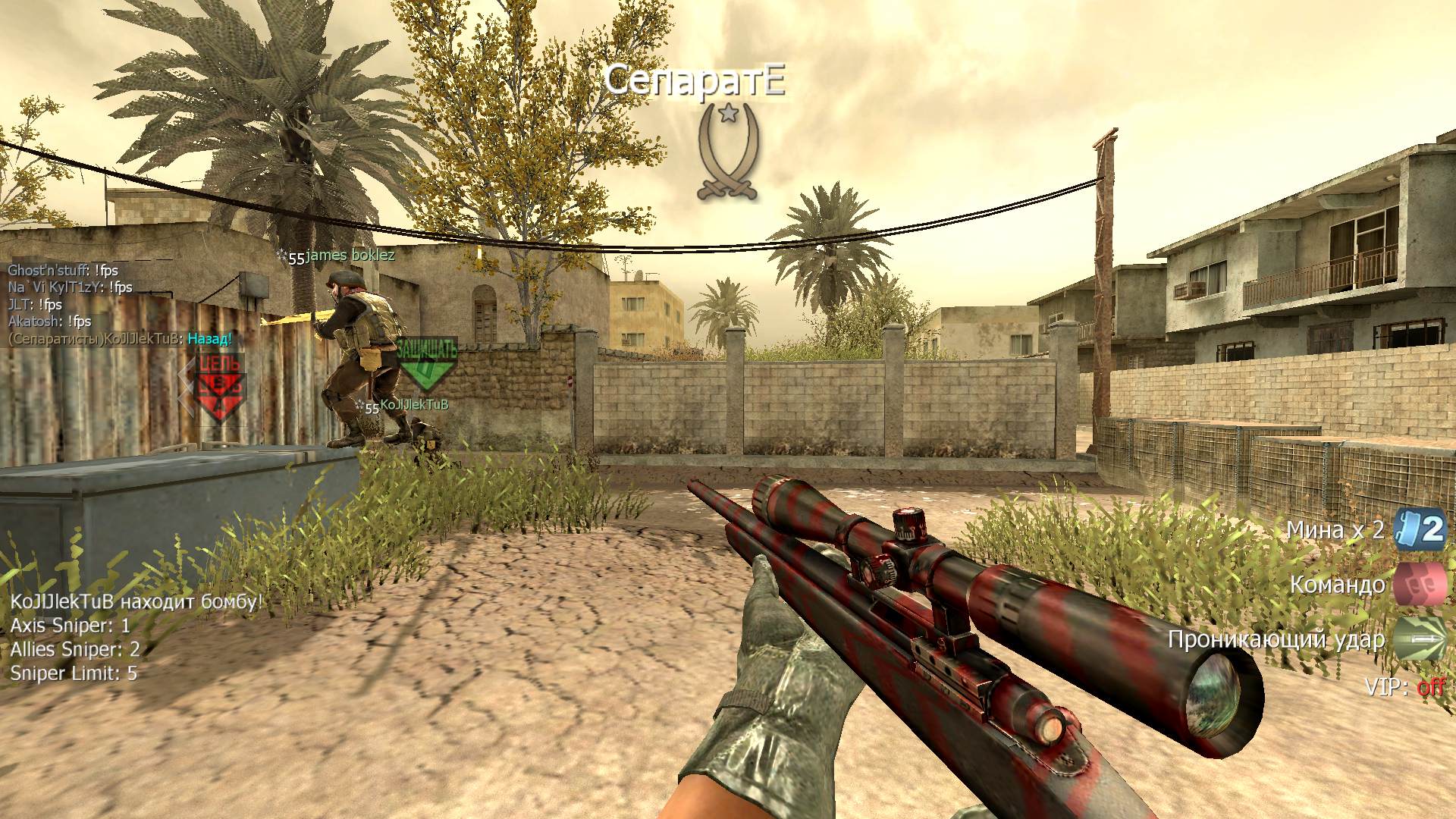Click the crossed-sabers faction emblem
The height and width of the screenshot is (819, 1456).
(x=728, y=153)
